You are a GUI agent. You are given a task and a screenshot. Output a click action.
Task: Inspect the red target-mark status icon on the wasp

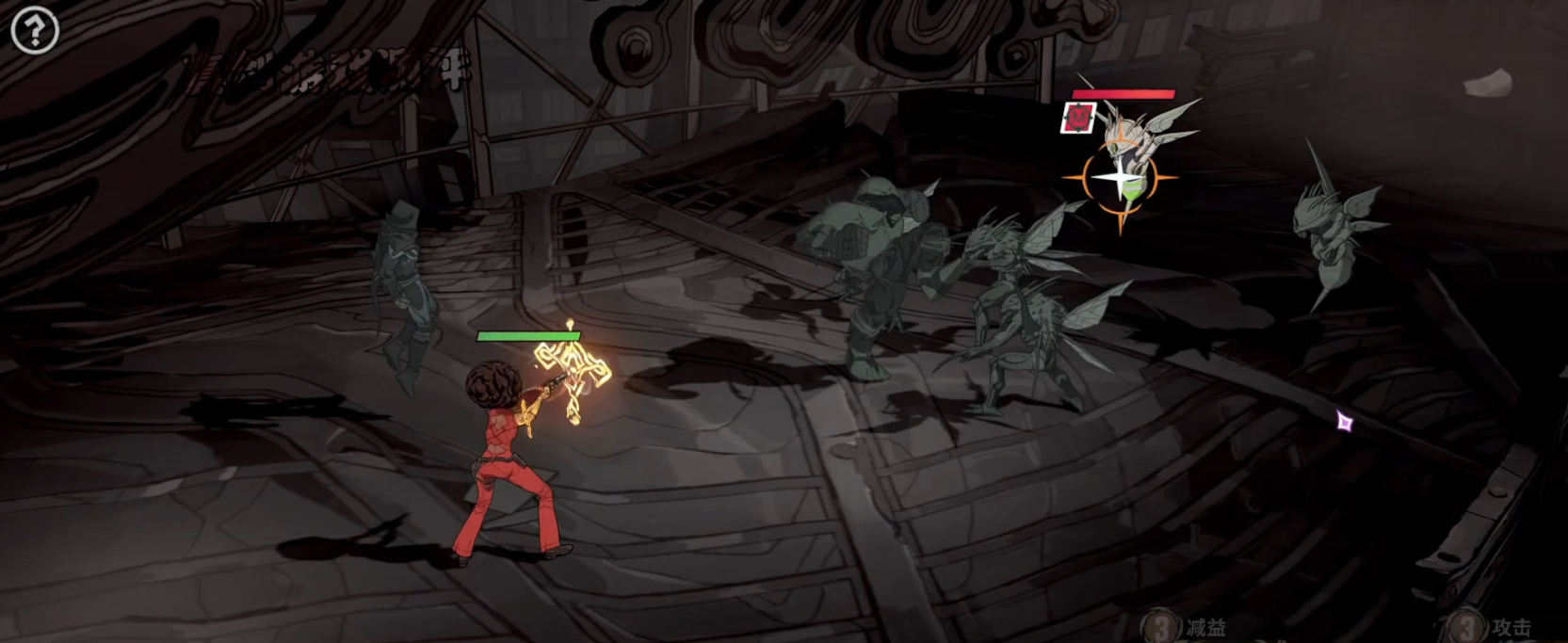[1078, 118]
